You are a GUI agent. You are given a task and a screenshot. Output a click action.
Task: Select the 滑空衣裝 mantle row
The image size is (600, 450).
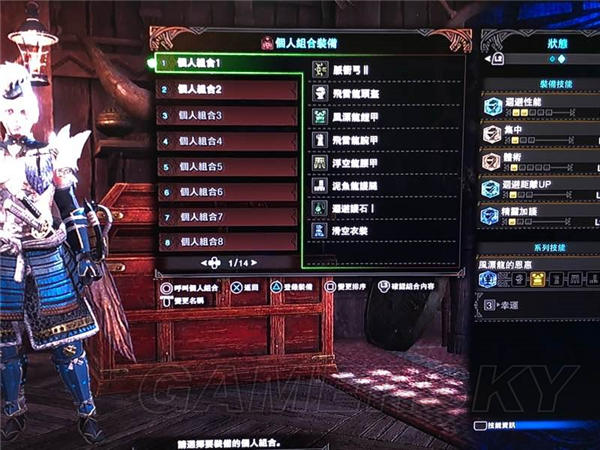(358, 231)
